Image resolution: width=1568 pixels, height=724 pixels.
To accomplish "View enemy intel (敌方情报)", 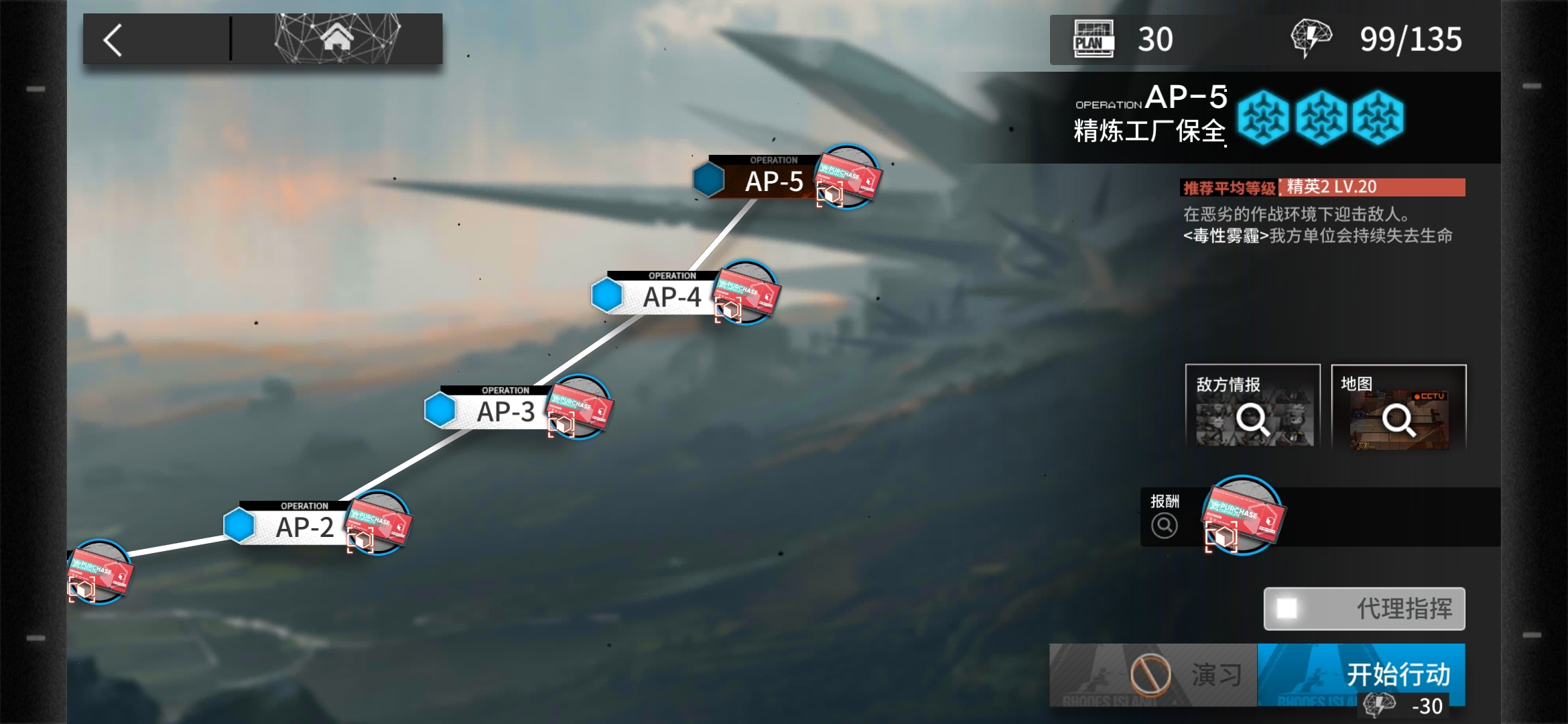I will point(1252,407).
